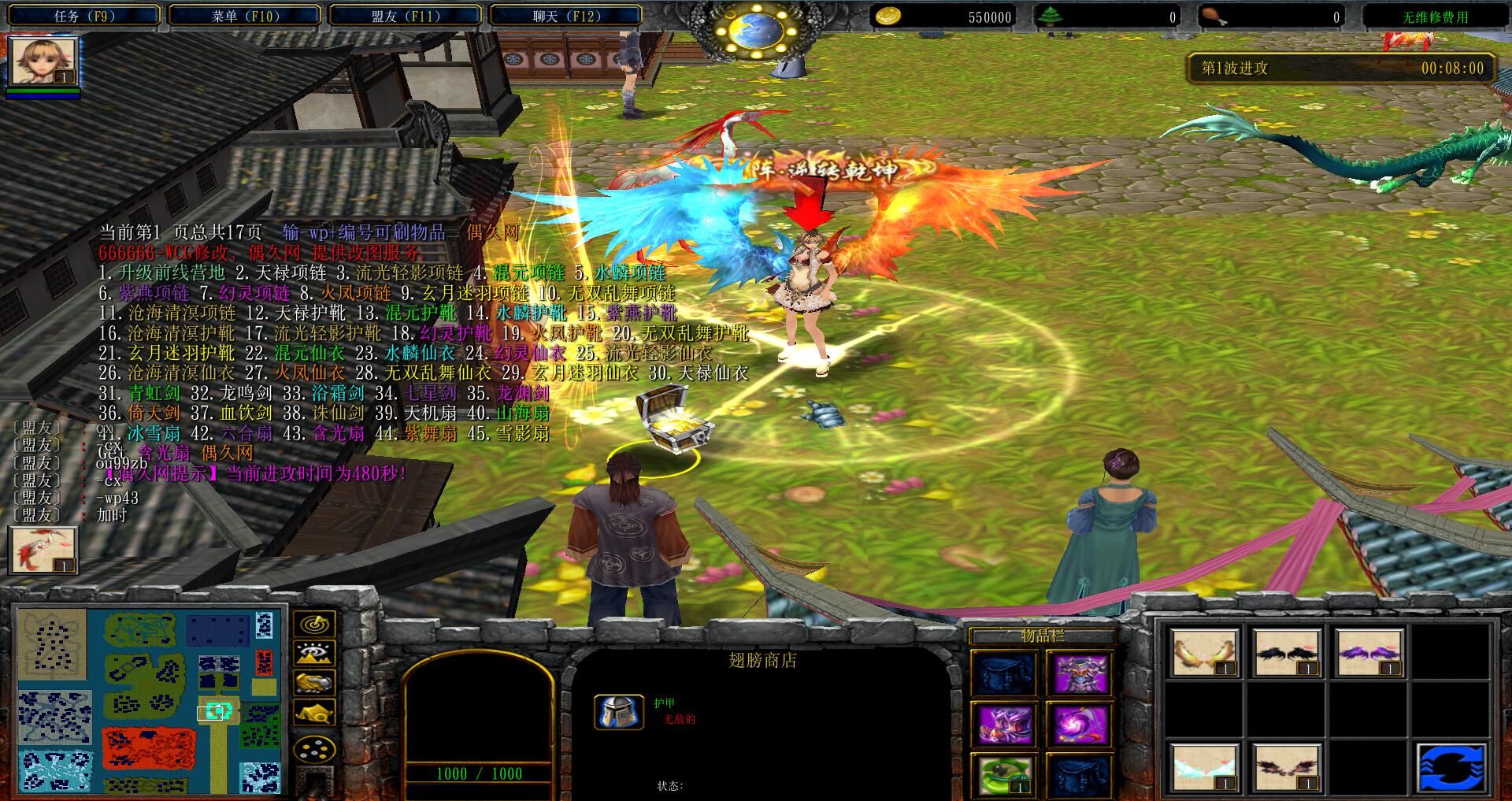Select the blonde girl hero portrait
Screen dimensions: 1512x801
(x=43, y=62)
